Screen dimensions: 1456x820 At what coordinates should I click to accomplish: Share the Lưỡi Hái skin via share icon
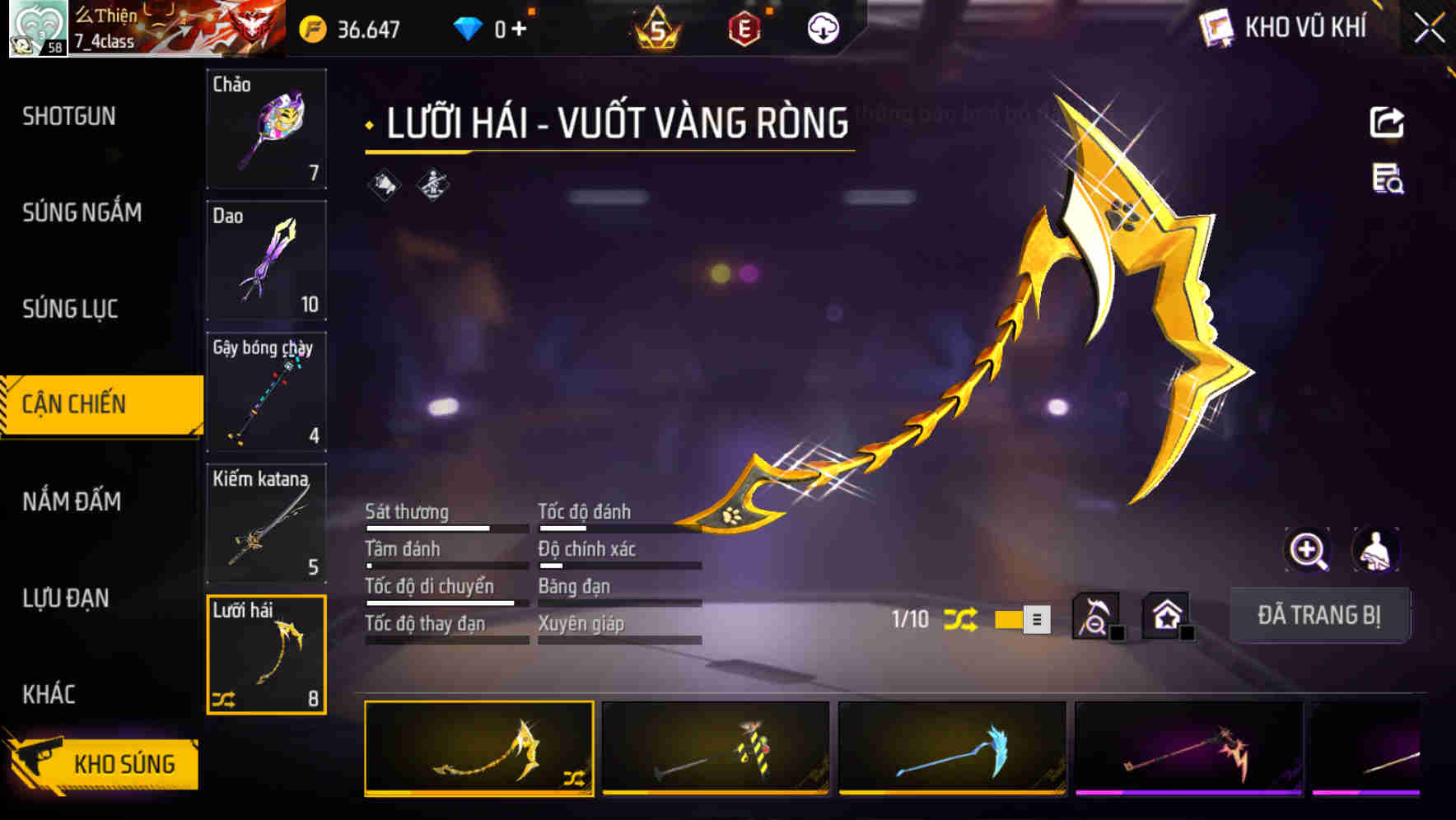(1388, 122)
